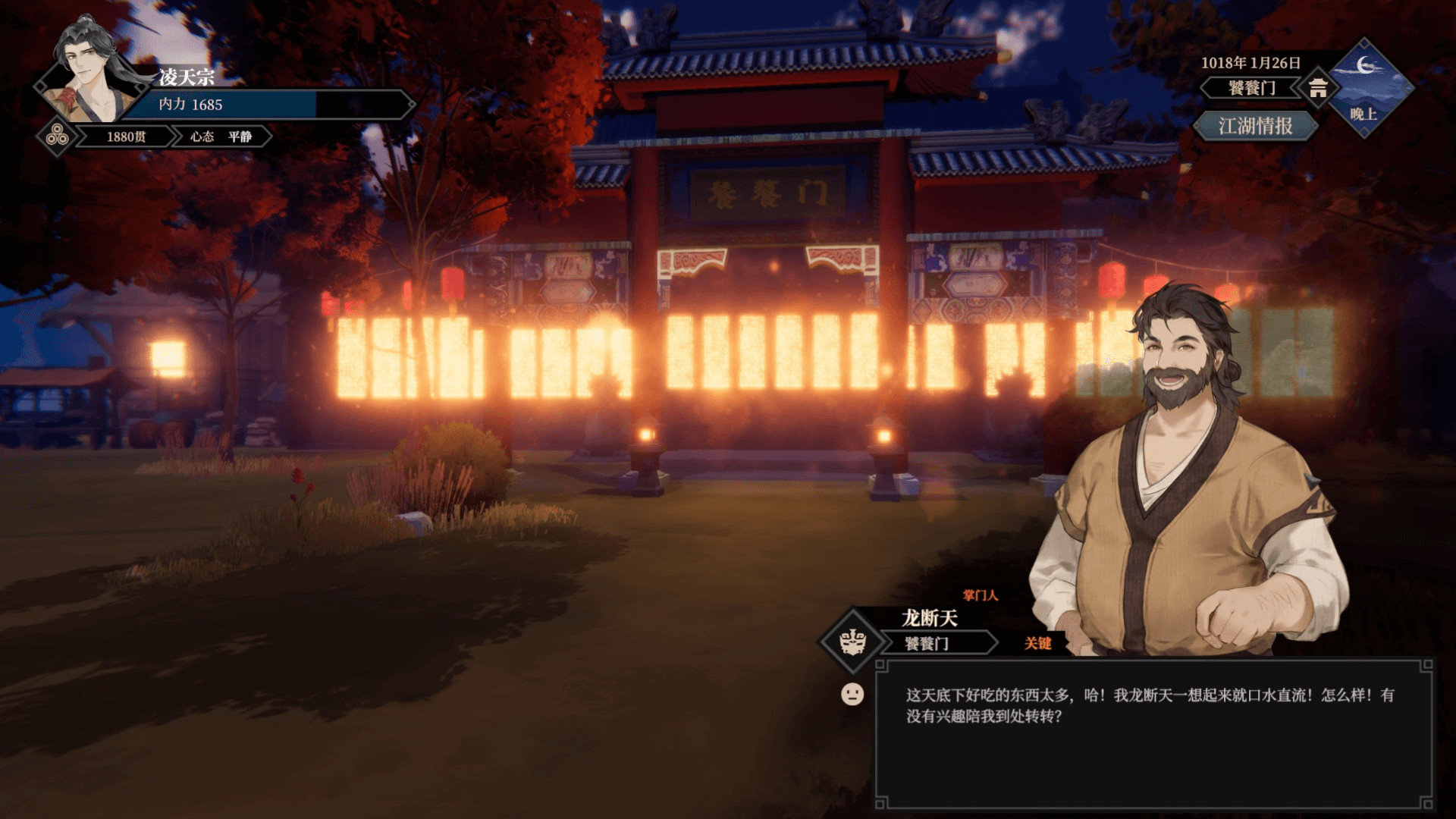The height and width of the screenshot is (819, 1456).
Task: Click the pavilion building icon
Action: [x=1318, y=89]
